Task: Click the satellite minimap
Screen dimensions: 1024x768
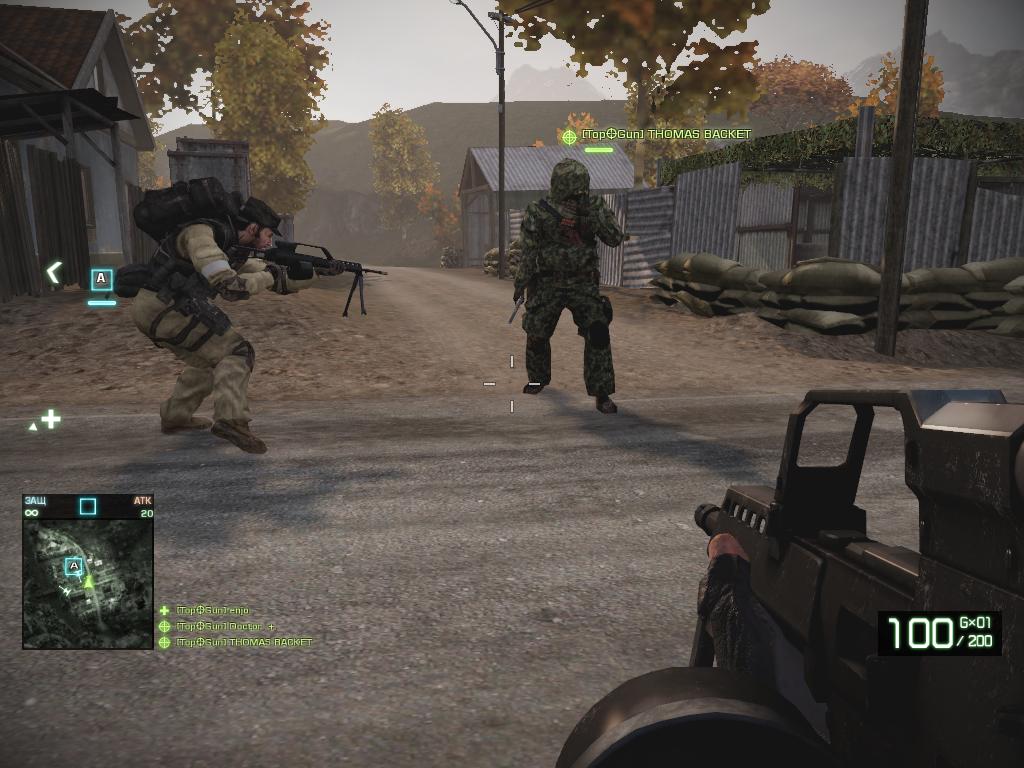Action: tap(88, 584)
